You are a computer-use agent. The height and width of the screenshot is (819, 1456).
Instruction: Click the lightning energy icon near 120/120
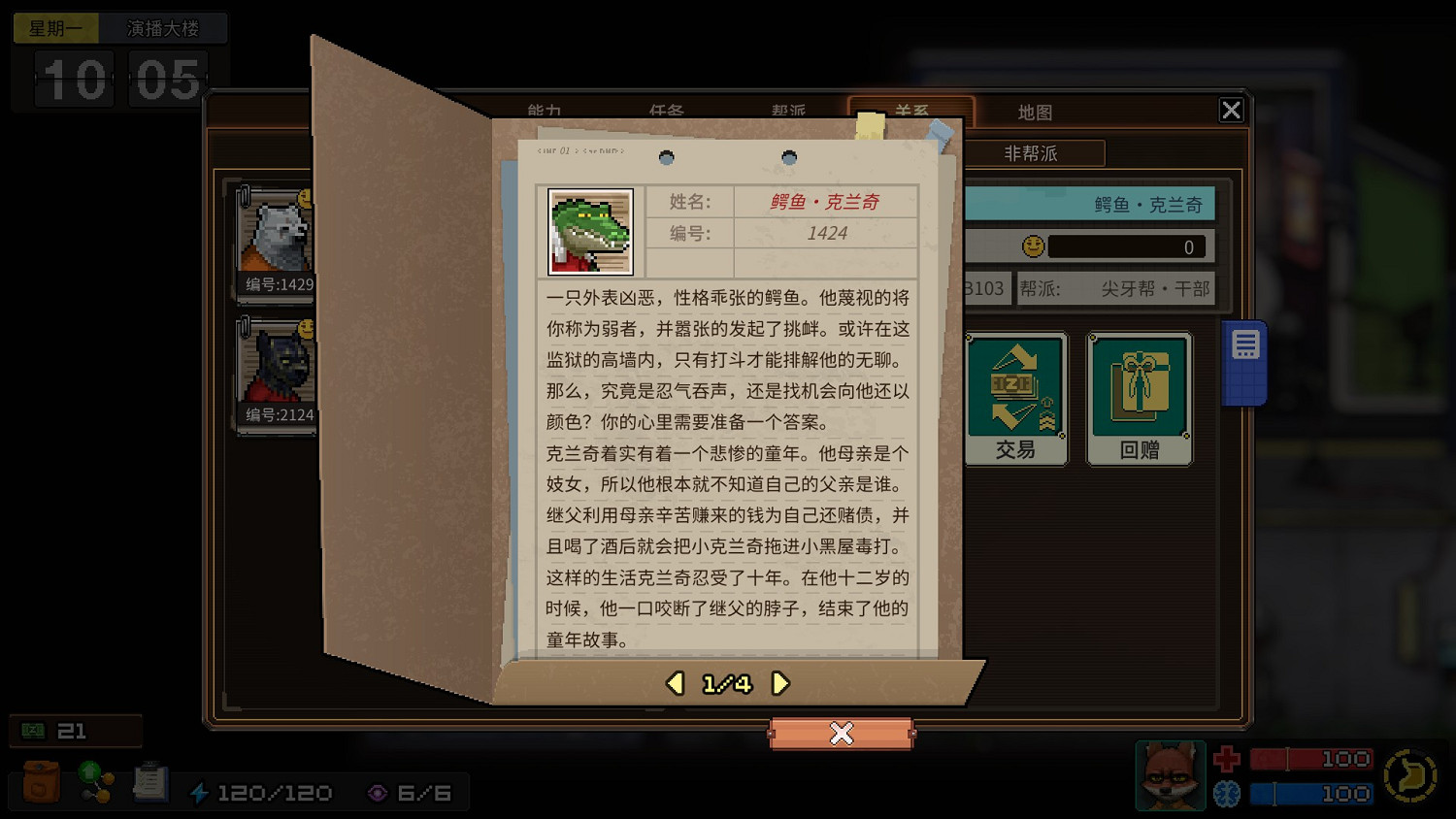pos(201,792)
